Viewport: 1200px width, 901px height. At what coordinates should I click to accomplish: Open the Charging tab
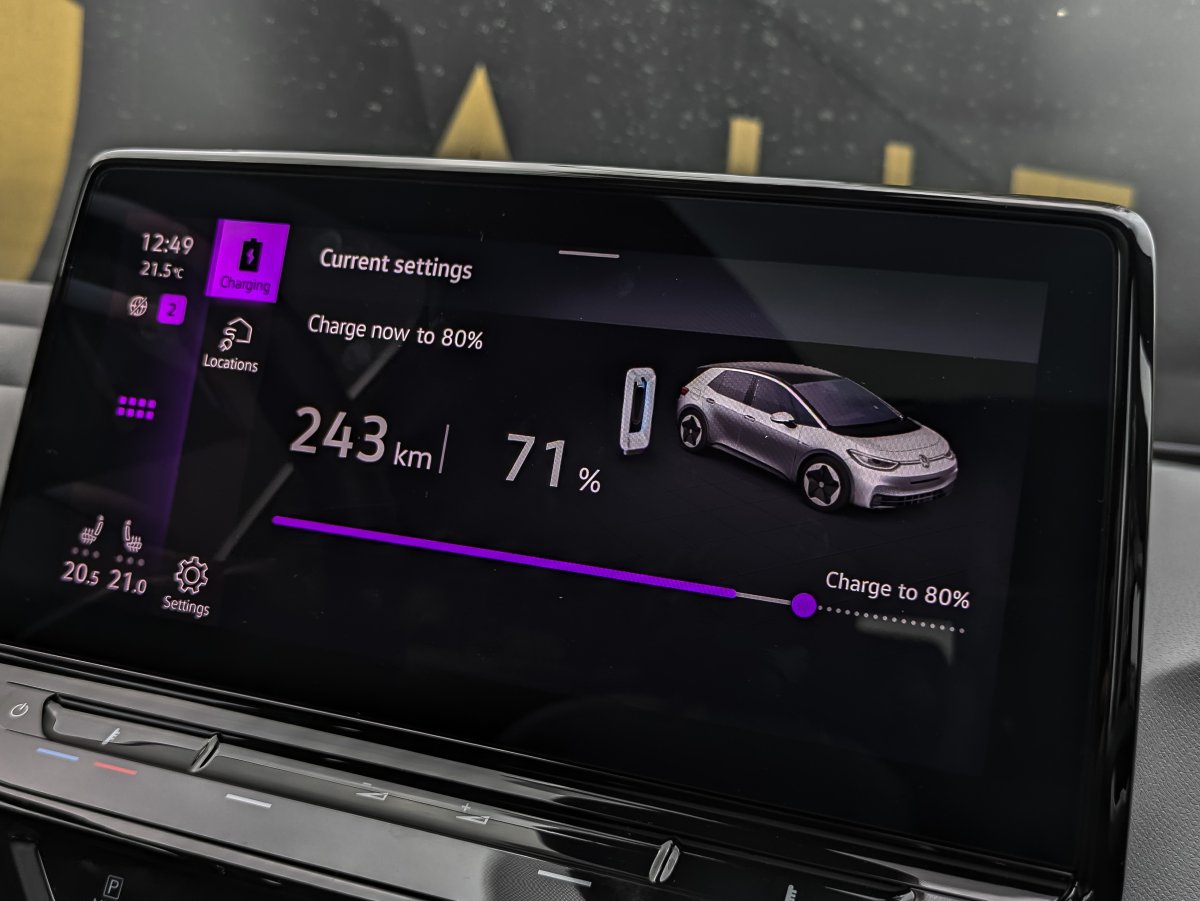(x=247, y=260)
